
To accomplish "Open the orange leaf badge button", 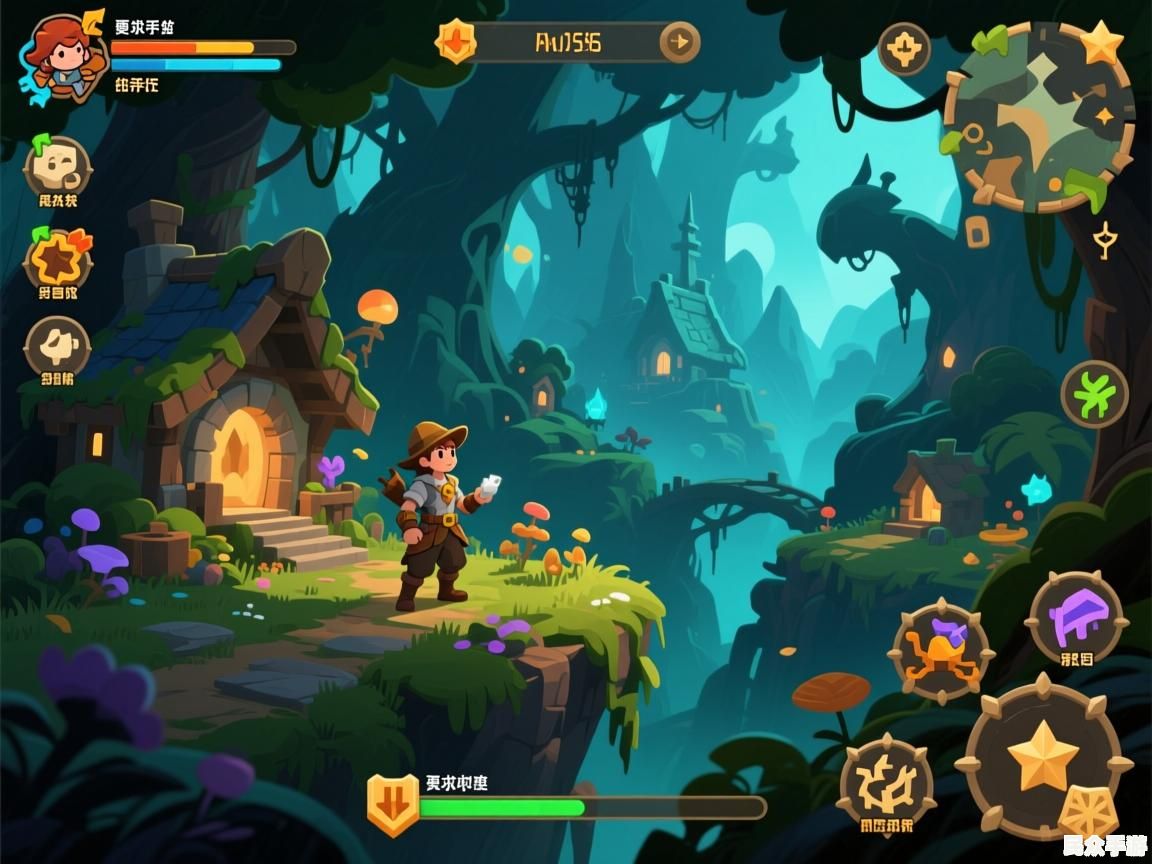I will click(x=57, y=258).
